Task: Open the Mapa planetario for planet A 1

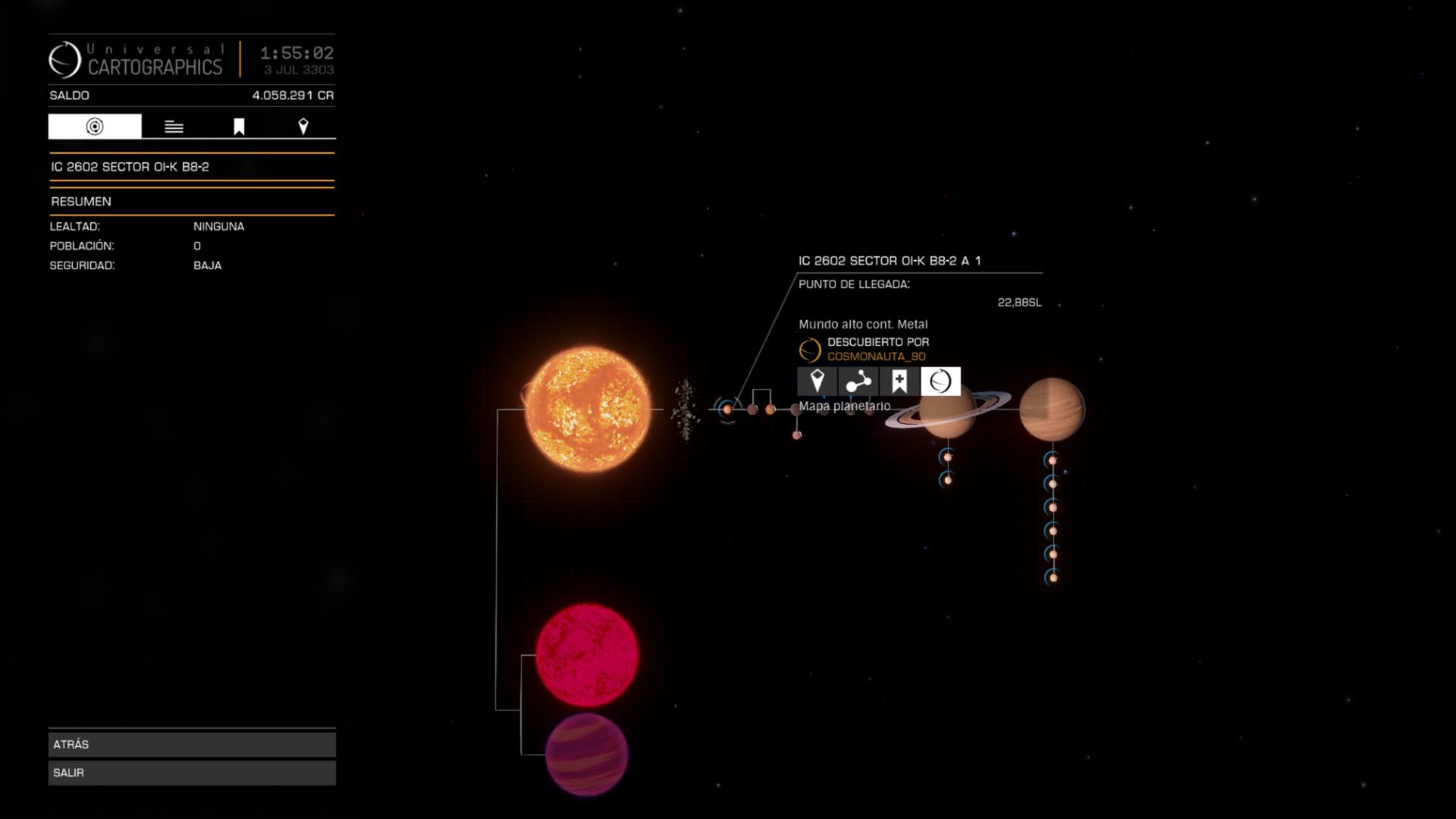Action: (x=940, y=381)
